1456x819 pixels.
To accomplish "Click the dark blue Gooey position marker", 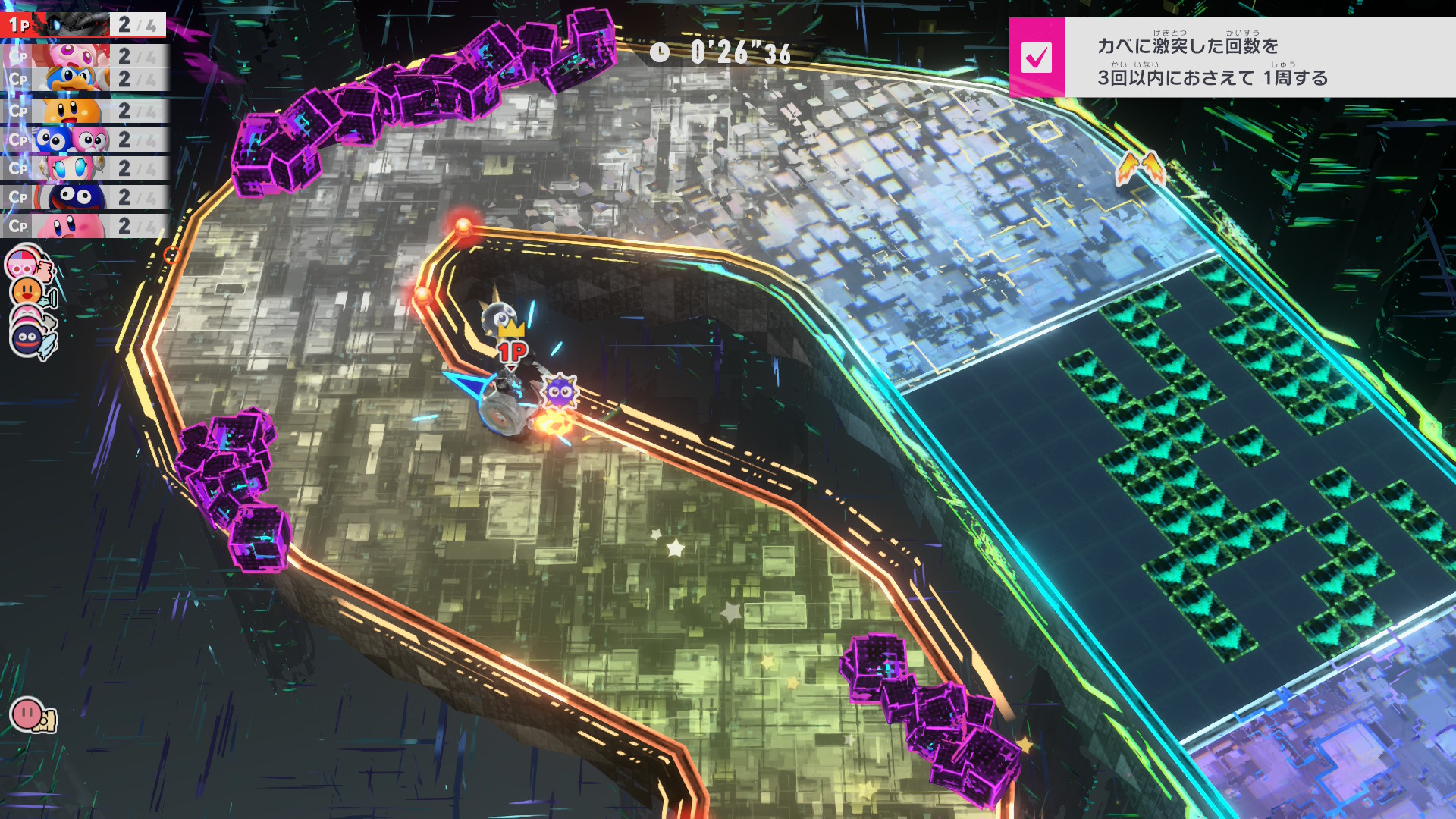I will point(29,337).
